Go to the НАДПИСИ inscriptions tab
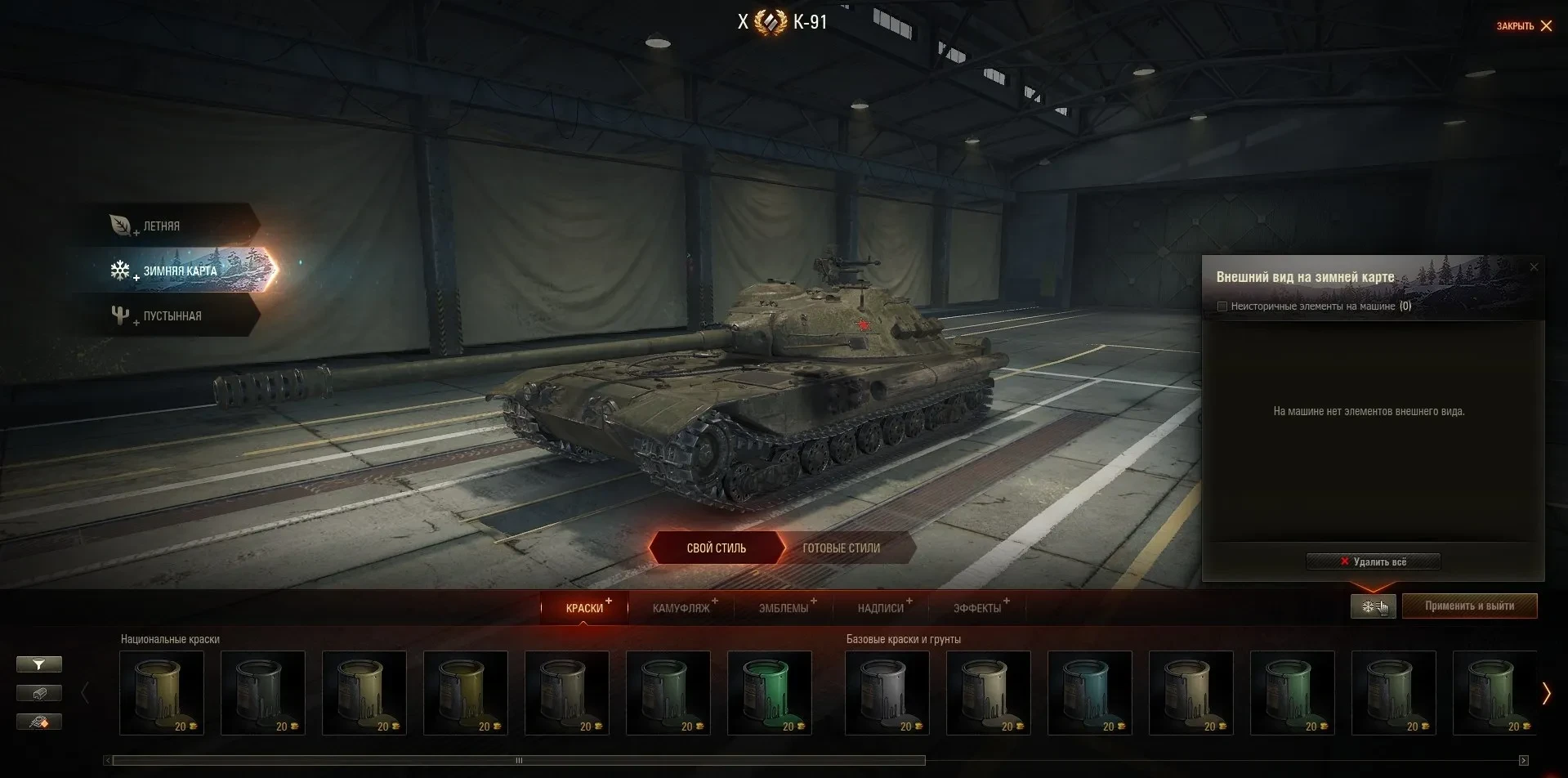Image resolution: width=1568 pixels, height=778 pixels. pos(880,608)
